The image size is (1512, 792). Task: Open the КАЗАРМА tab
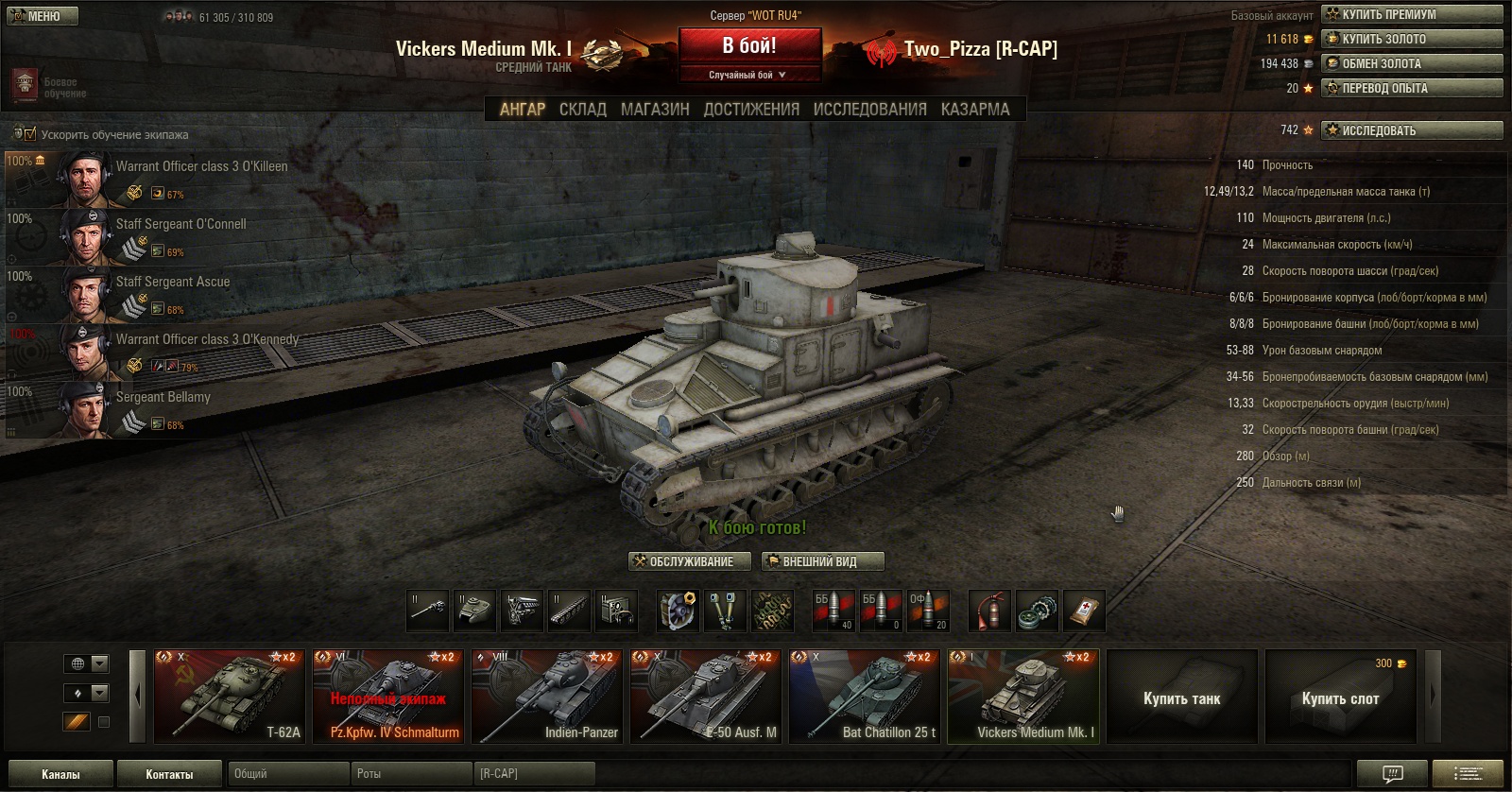coord(975,110)
